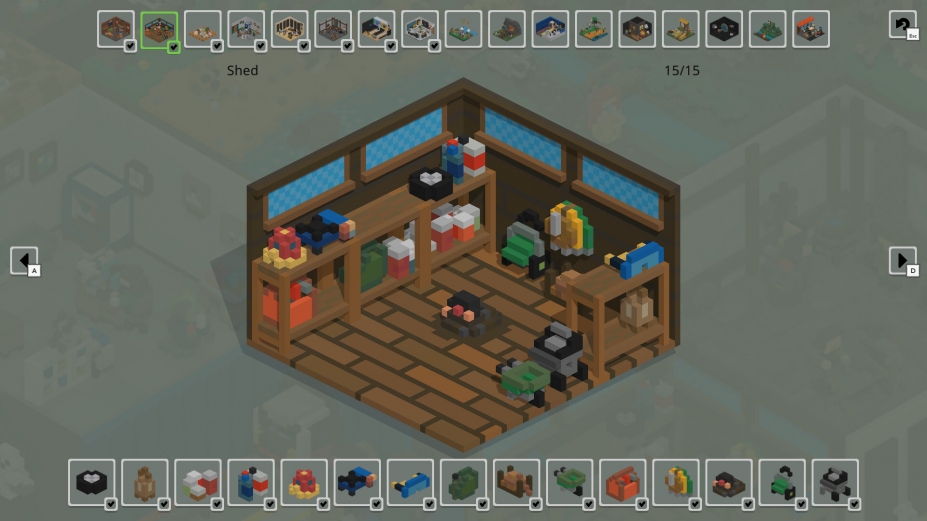Select the grey and black machine item
The height and width of the screenshot is (521, 927).
point(834,482)
